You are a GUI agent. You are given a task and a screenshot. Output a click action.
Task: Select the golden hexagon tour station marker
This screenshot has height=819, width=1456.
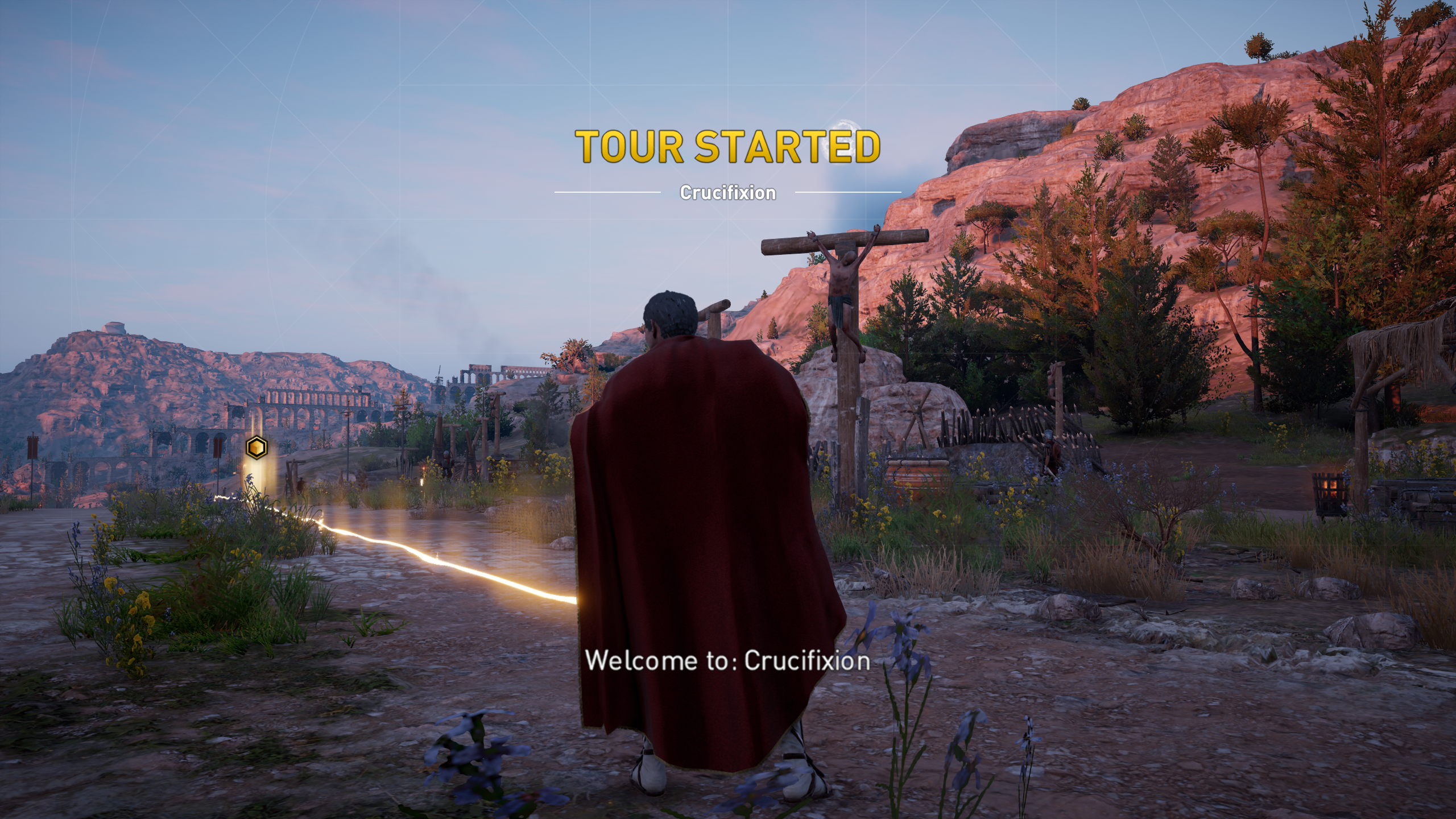[x=257, y=448]
